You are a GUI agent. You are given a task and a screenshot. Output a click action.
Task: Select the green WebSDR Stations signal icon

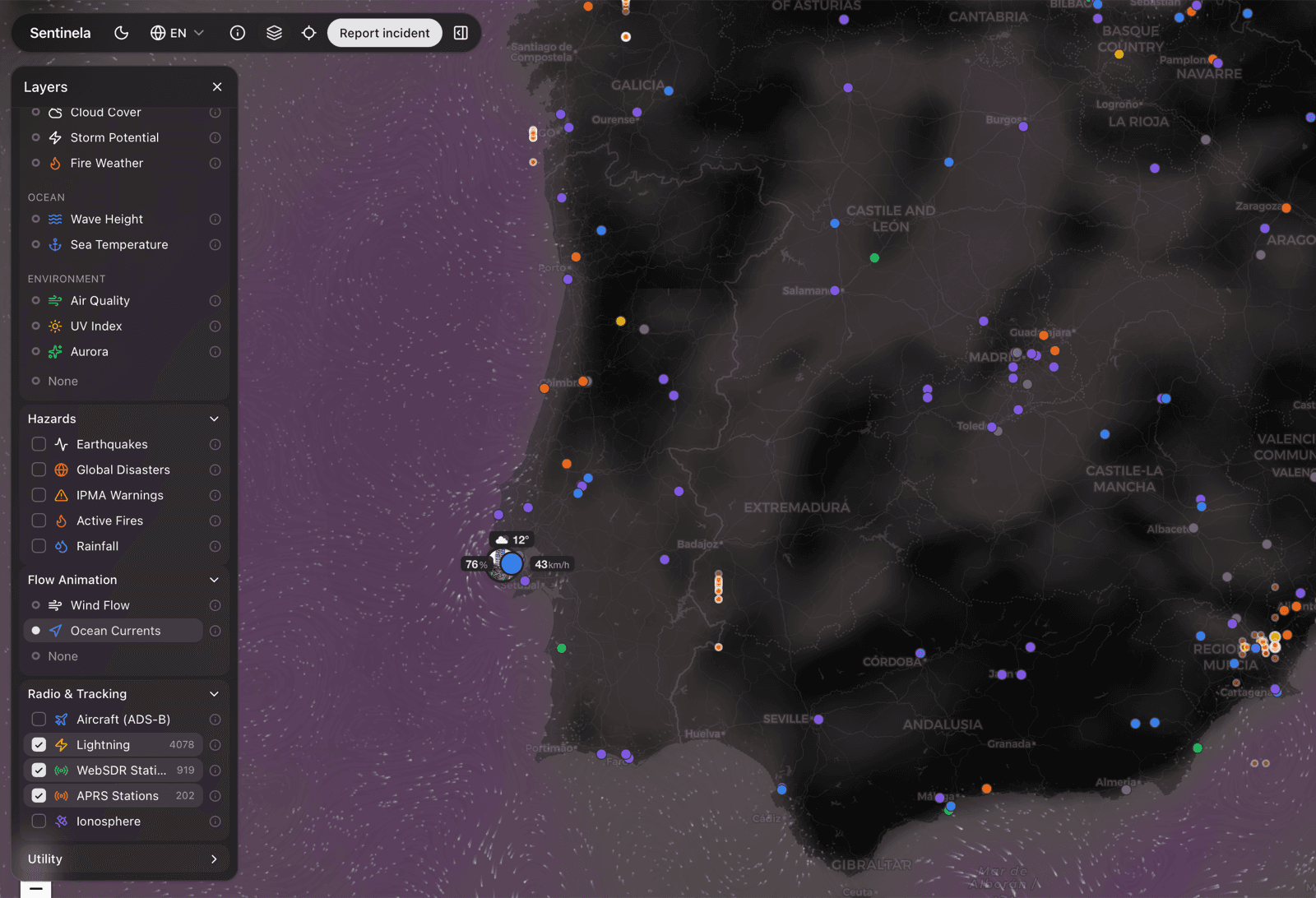point(62,770)
